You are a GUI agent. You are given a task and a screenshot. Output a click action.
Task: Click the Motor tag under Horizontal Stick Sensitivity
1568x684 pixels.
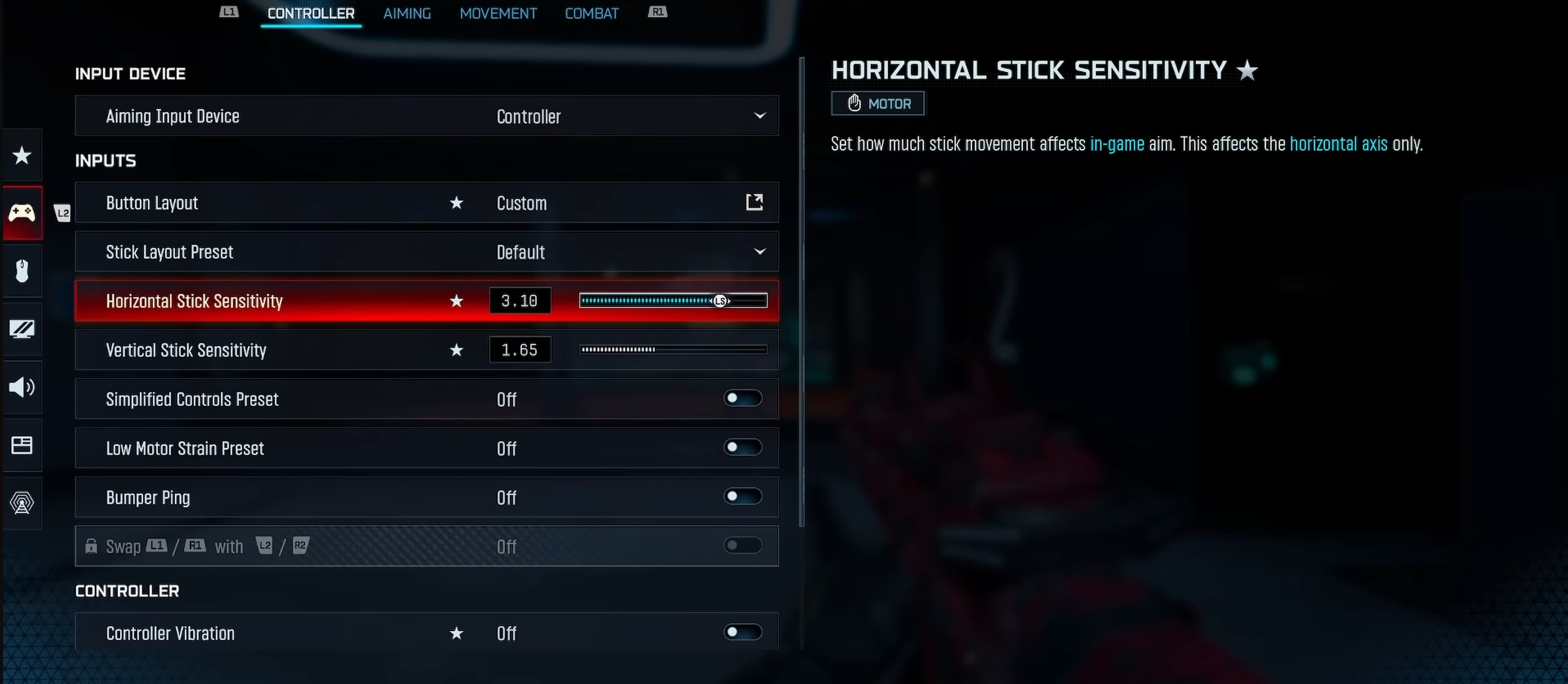coord(877,103)
